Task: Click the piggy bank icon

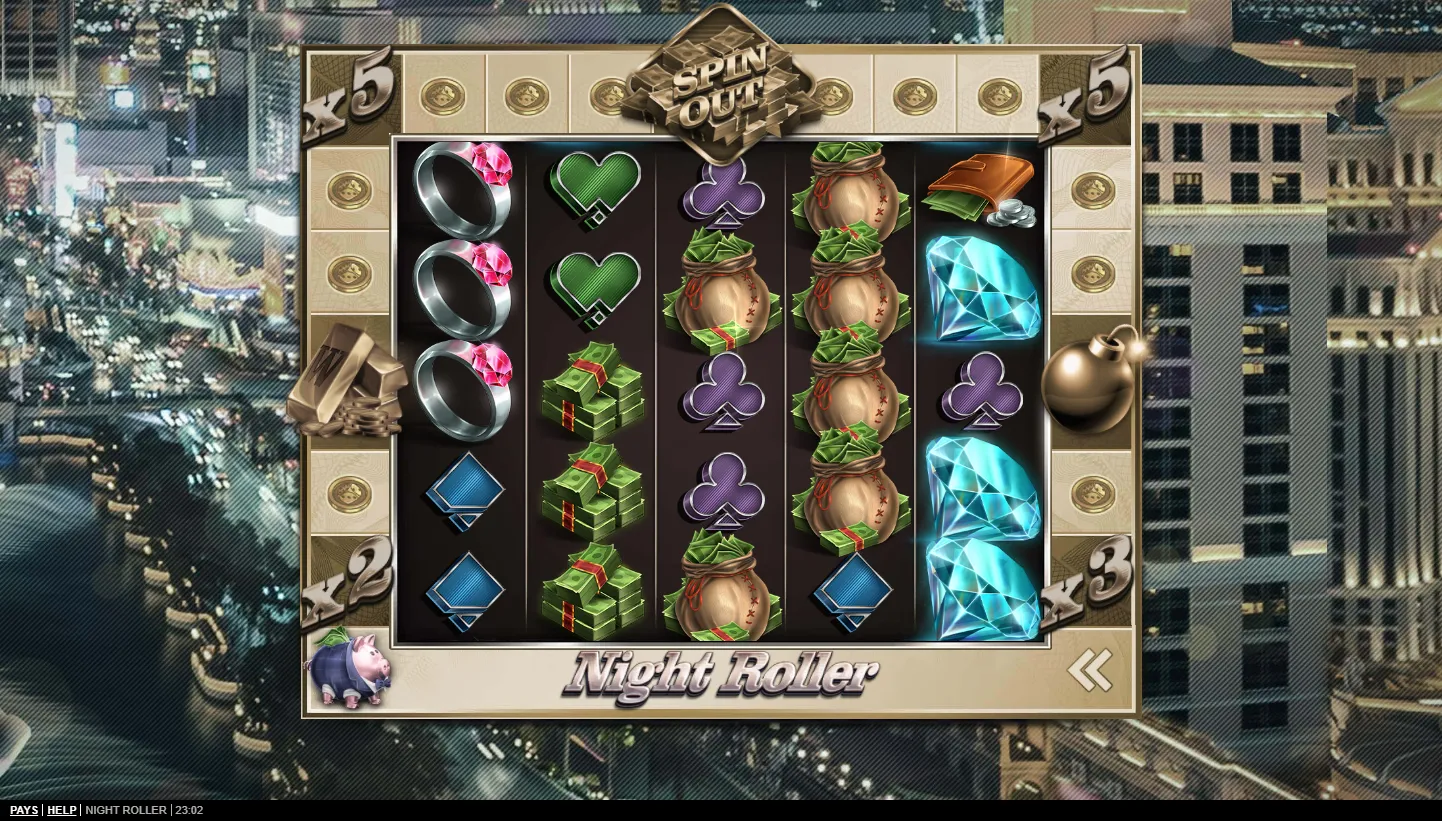Action: click(x=348, y=668)
